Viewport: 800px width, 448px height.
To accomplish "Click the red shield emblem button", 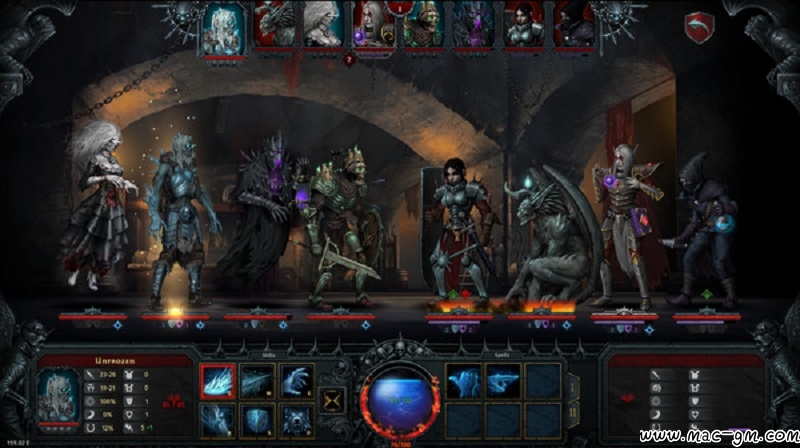I will 698,25.
